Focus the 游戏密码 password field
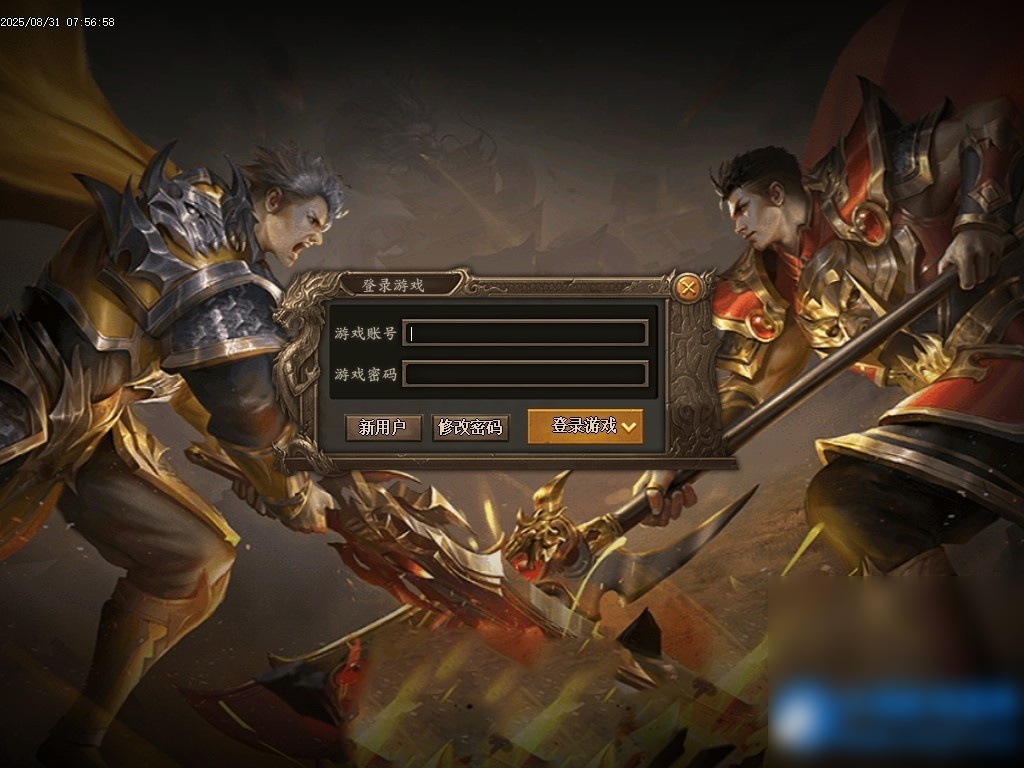This screenshot has height=768, width=1024. click(526, 375)
